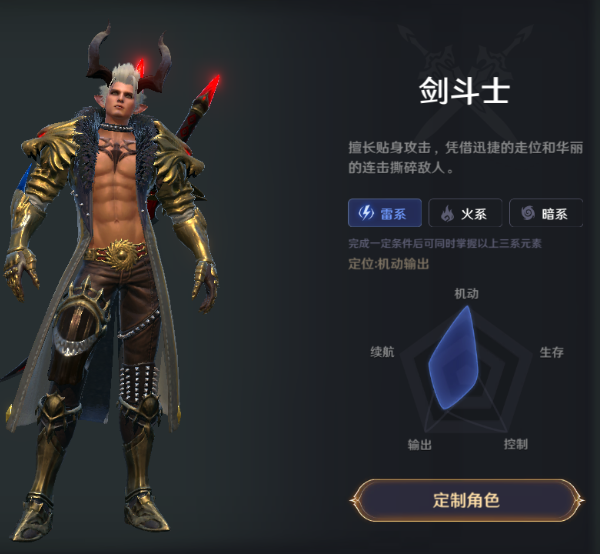The width and height of the screenshot is (600, 554).
Task: Switch to the 暗系 dark element
Action: (x=545, y=213)
